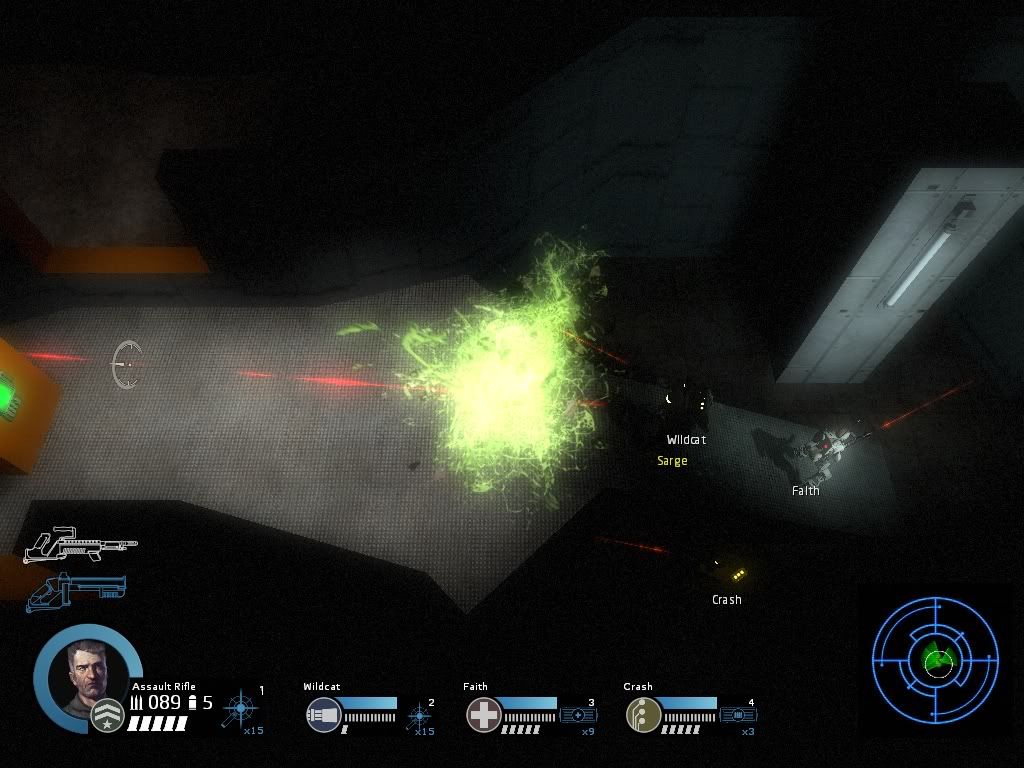Screen dimensions: 1024x768
Task: Select Wildcat's class icon
Action: coord(324,715)
